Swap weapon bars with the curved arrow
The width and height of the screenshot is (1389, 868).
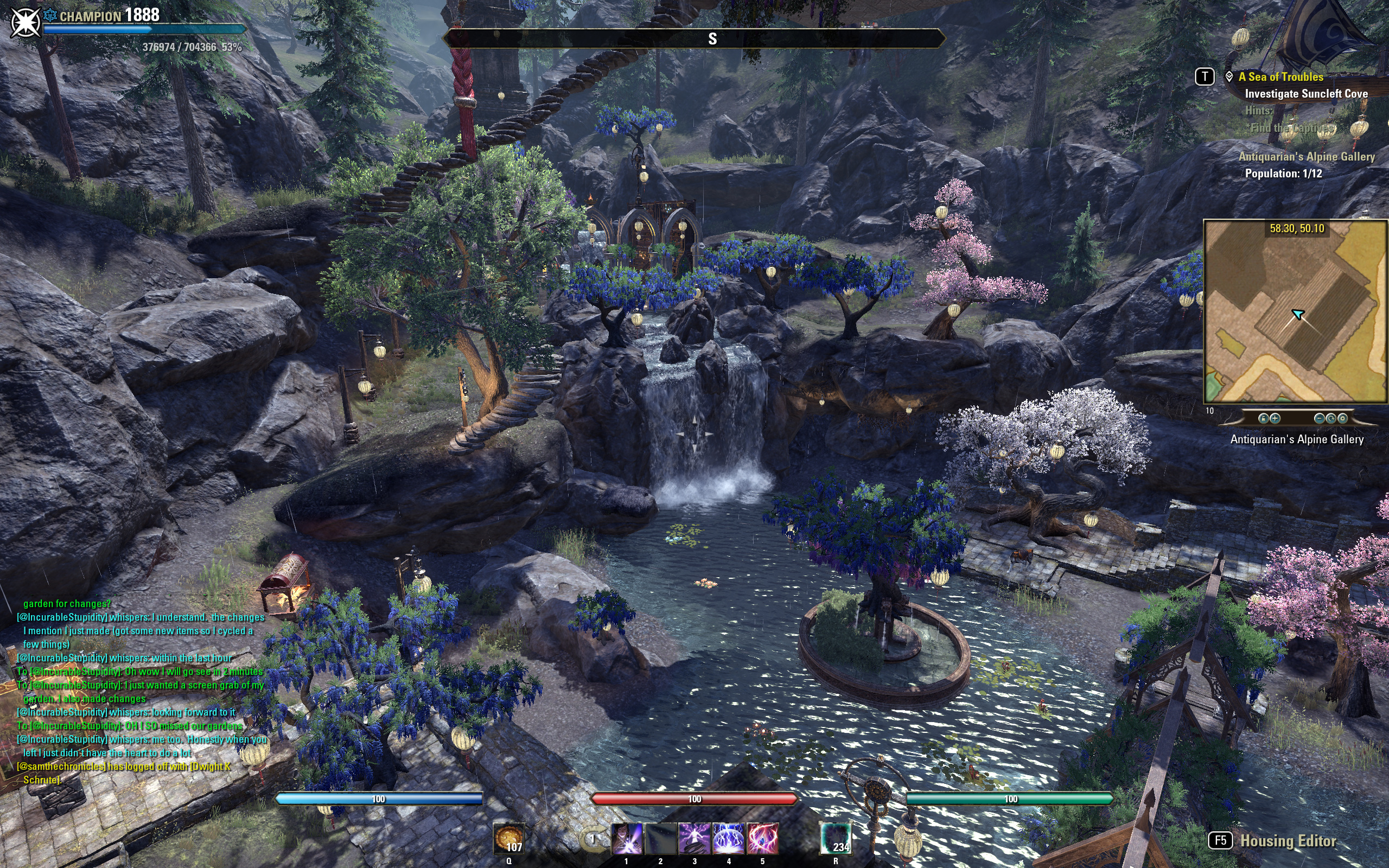pos(592,839)
